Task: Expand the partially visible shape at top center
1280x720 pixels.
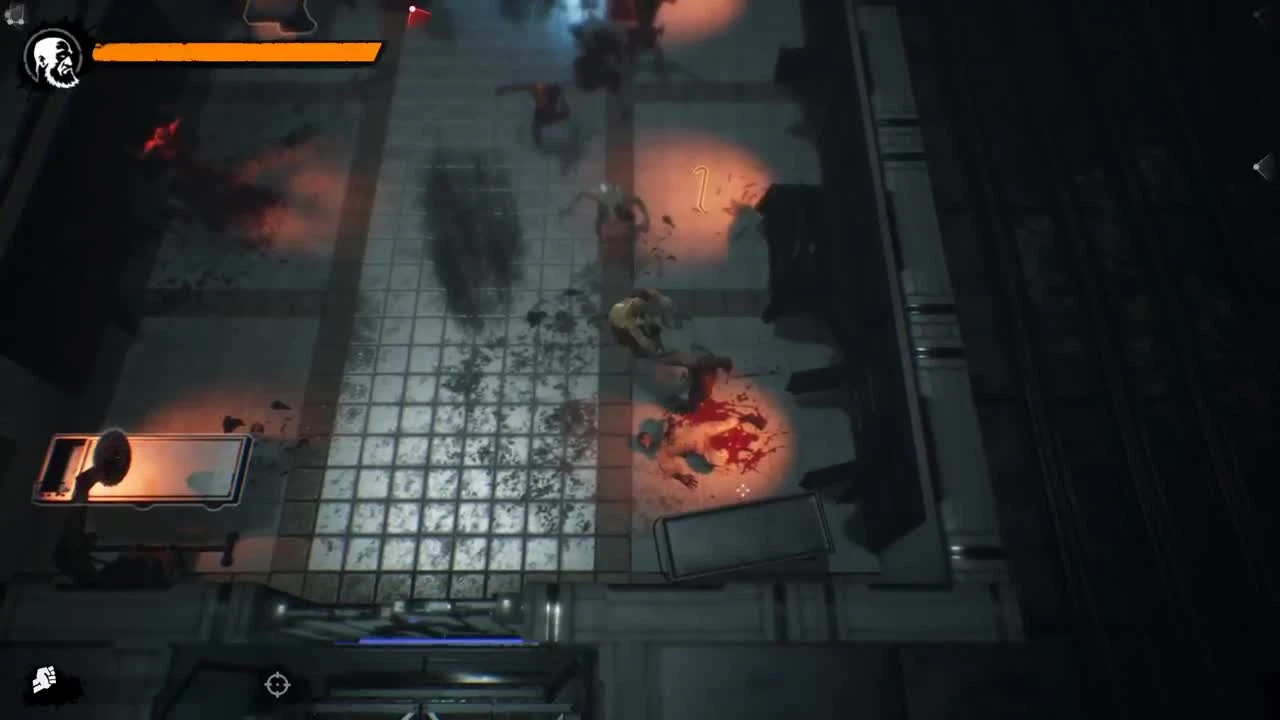Action: 277,12
